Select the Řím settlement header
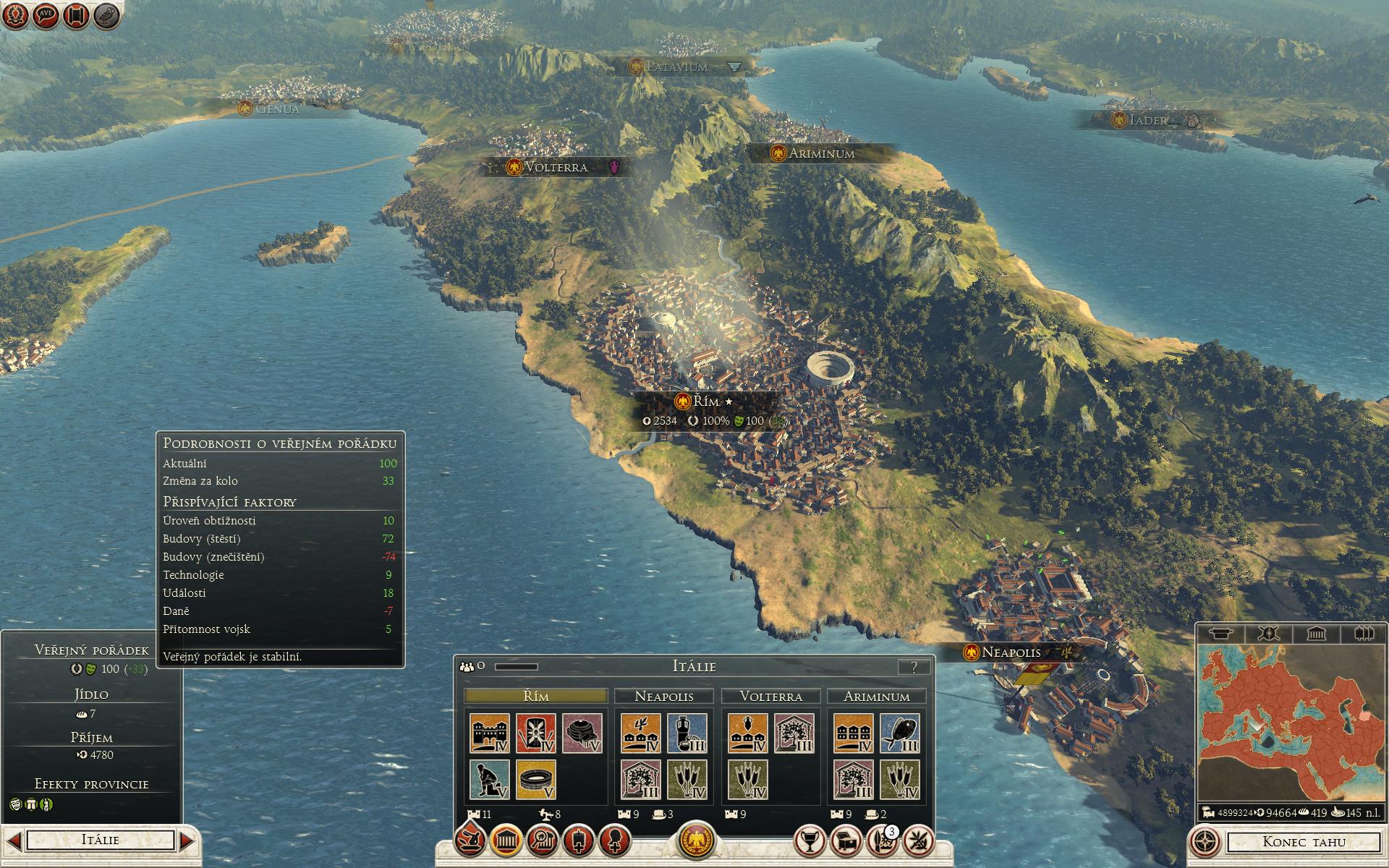 click(535, 696)
